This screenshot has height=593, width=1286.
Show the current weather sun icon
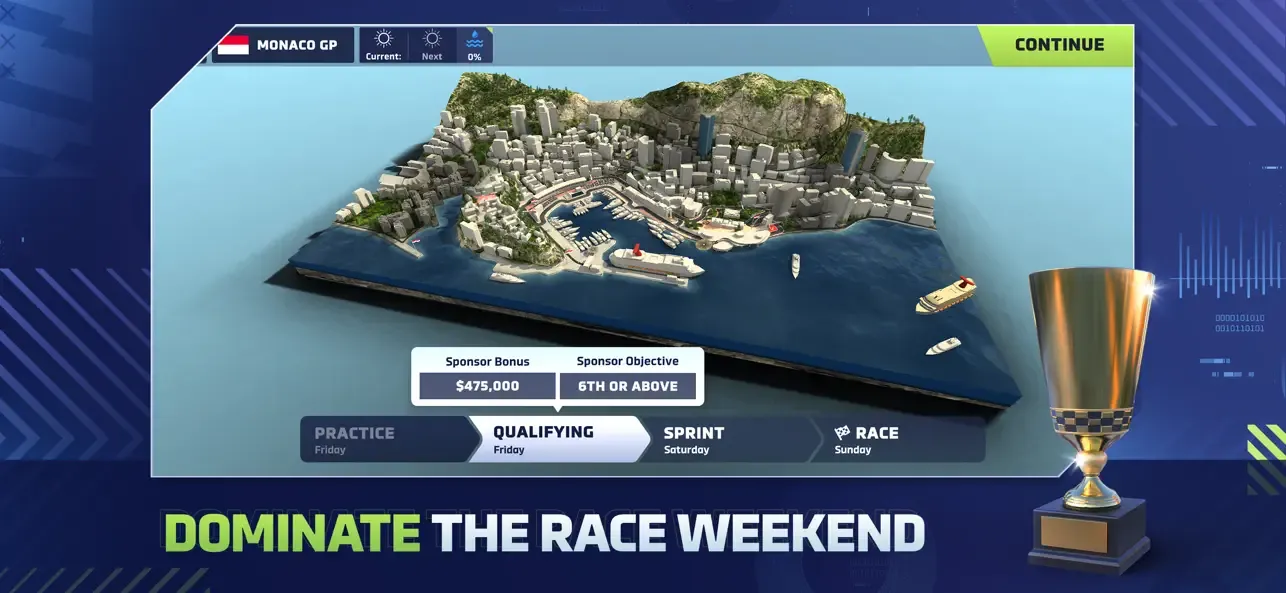click(x=383, y=40)
